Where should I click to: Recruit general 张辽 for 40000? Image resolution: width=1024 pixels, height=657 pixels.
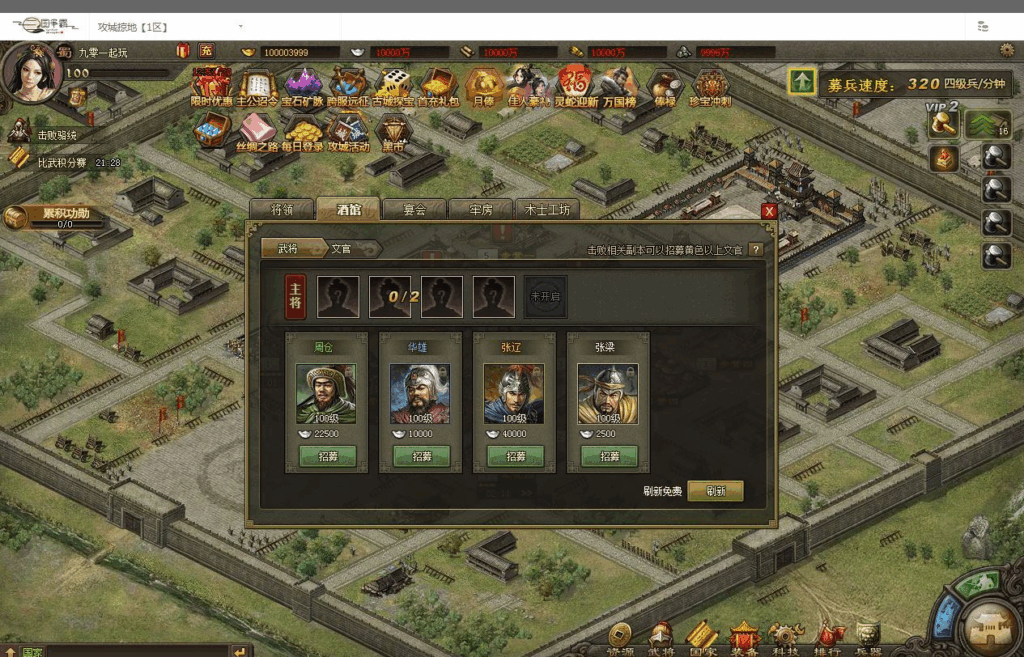(515, 456)
